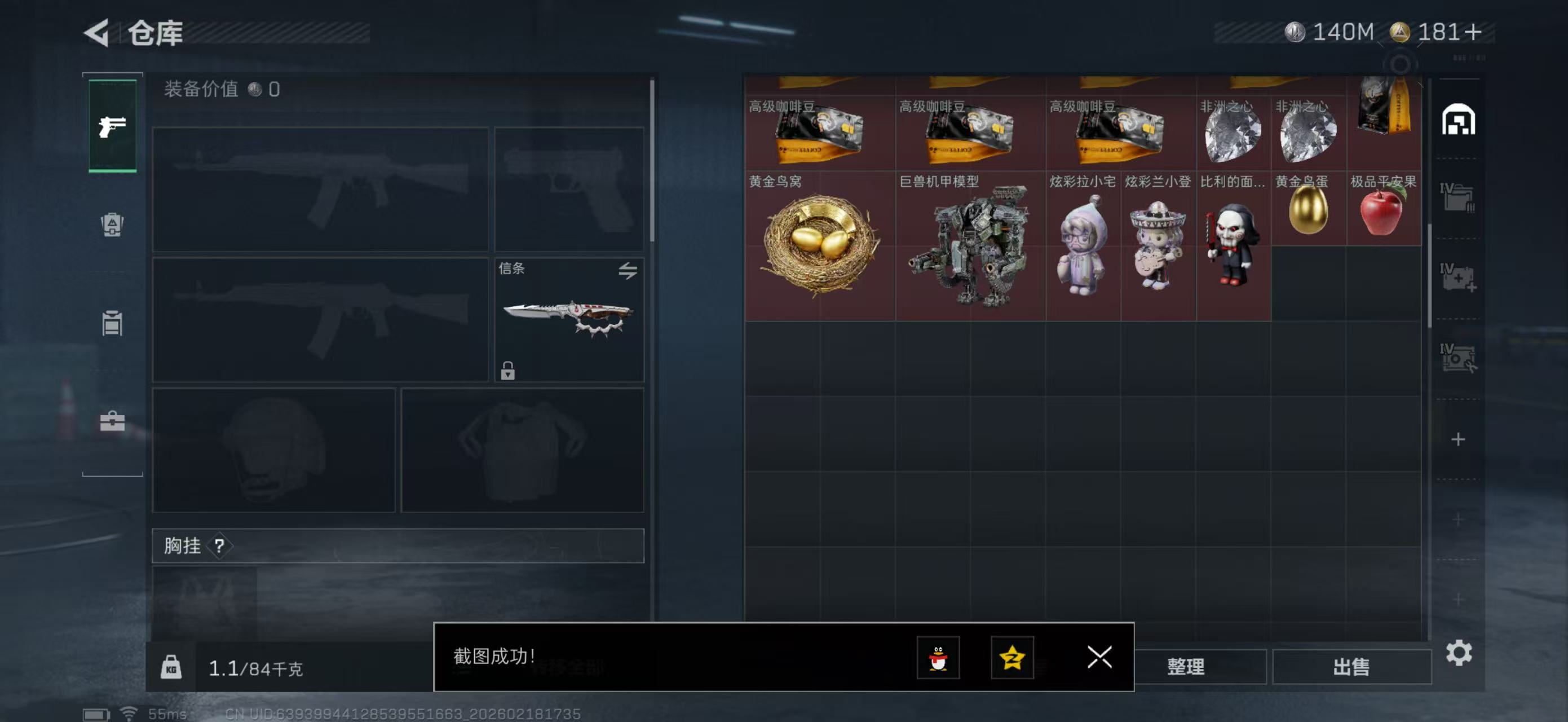
Task: Select the 信条 knife melee slot
Action: coord(568,320)
